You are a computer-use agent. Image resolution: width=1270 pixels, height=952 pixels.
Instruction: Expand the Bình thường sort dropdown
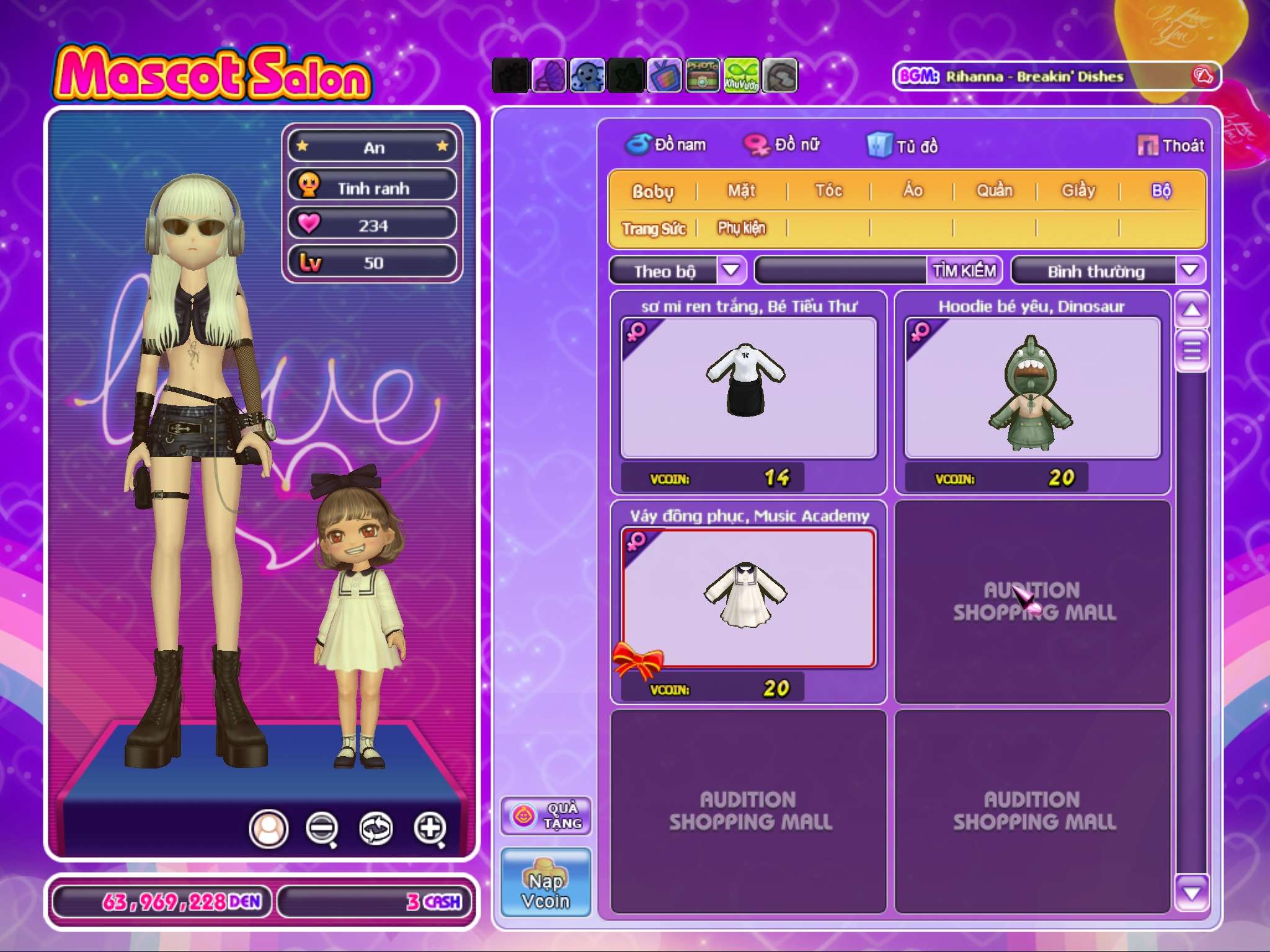pyautogui.click(x=1189, y=270)
